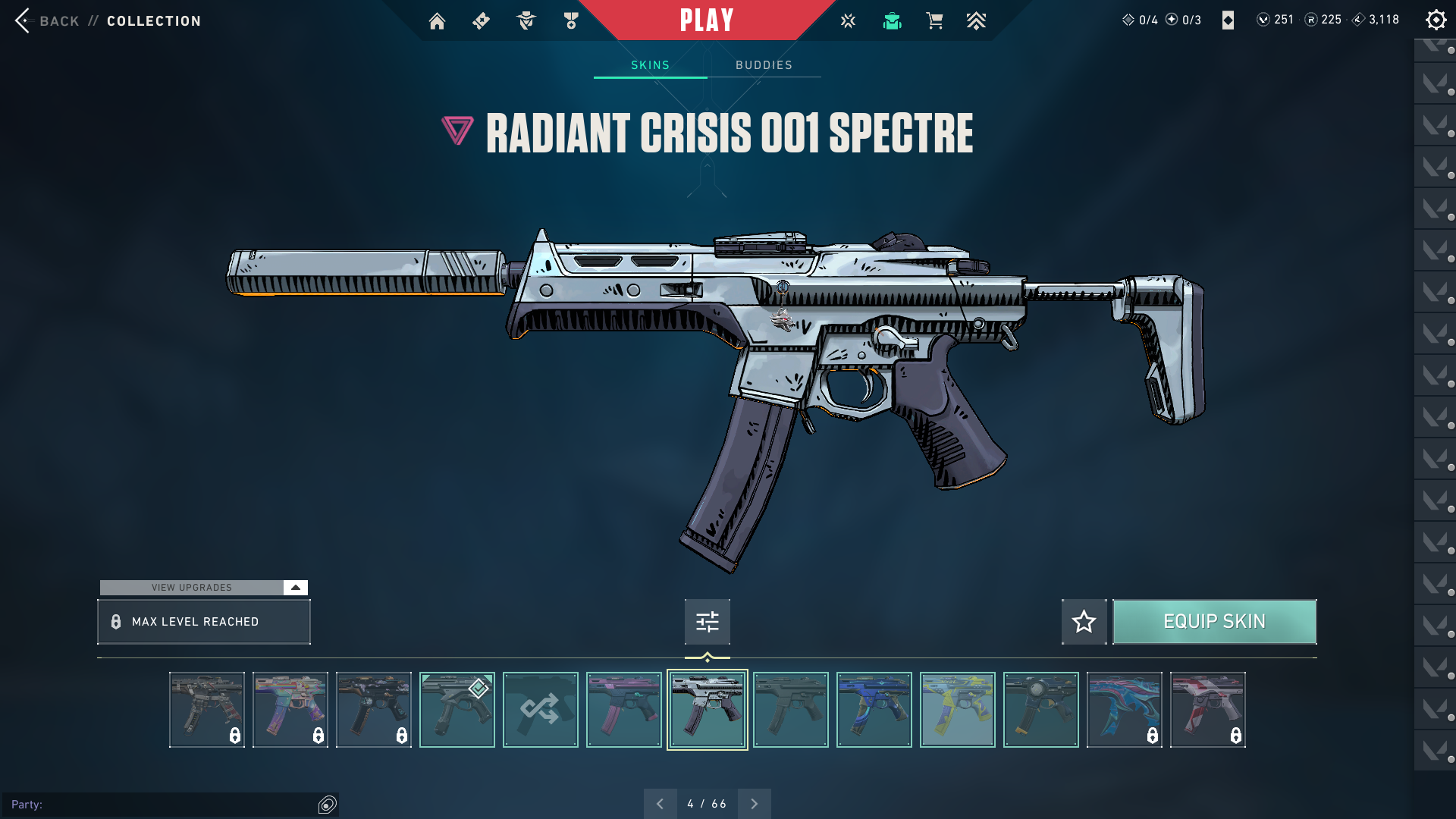Go to the next skins page

[x=754, y=804]
